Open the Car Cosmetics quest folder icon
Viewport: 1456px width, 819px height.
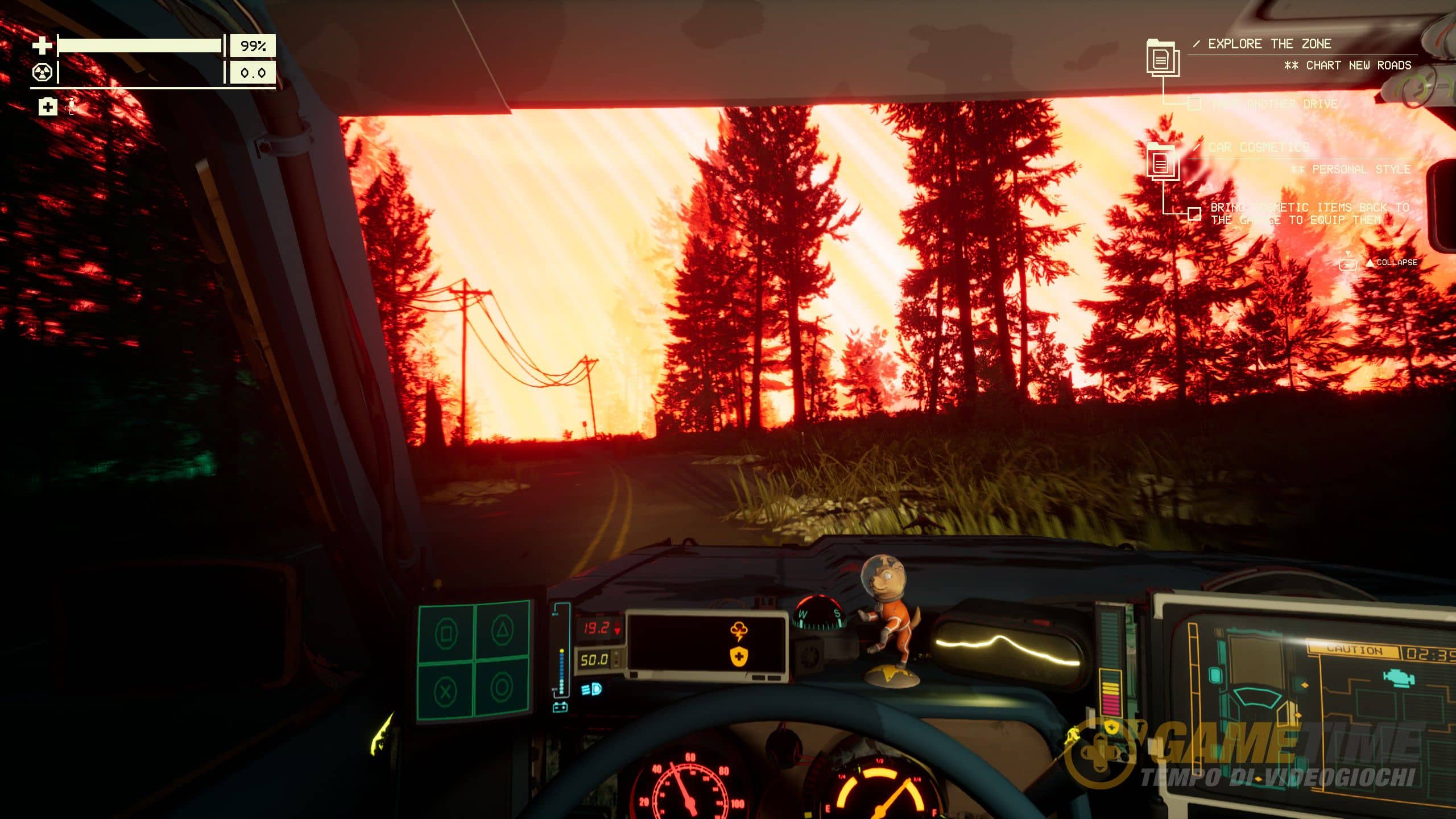pyautogui.click(x=1162, y=163)
